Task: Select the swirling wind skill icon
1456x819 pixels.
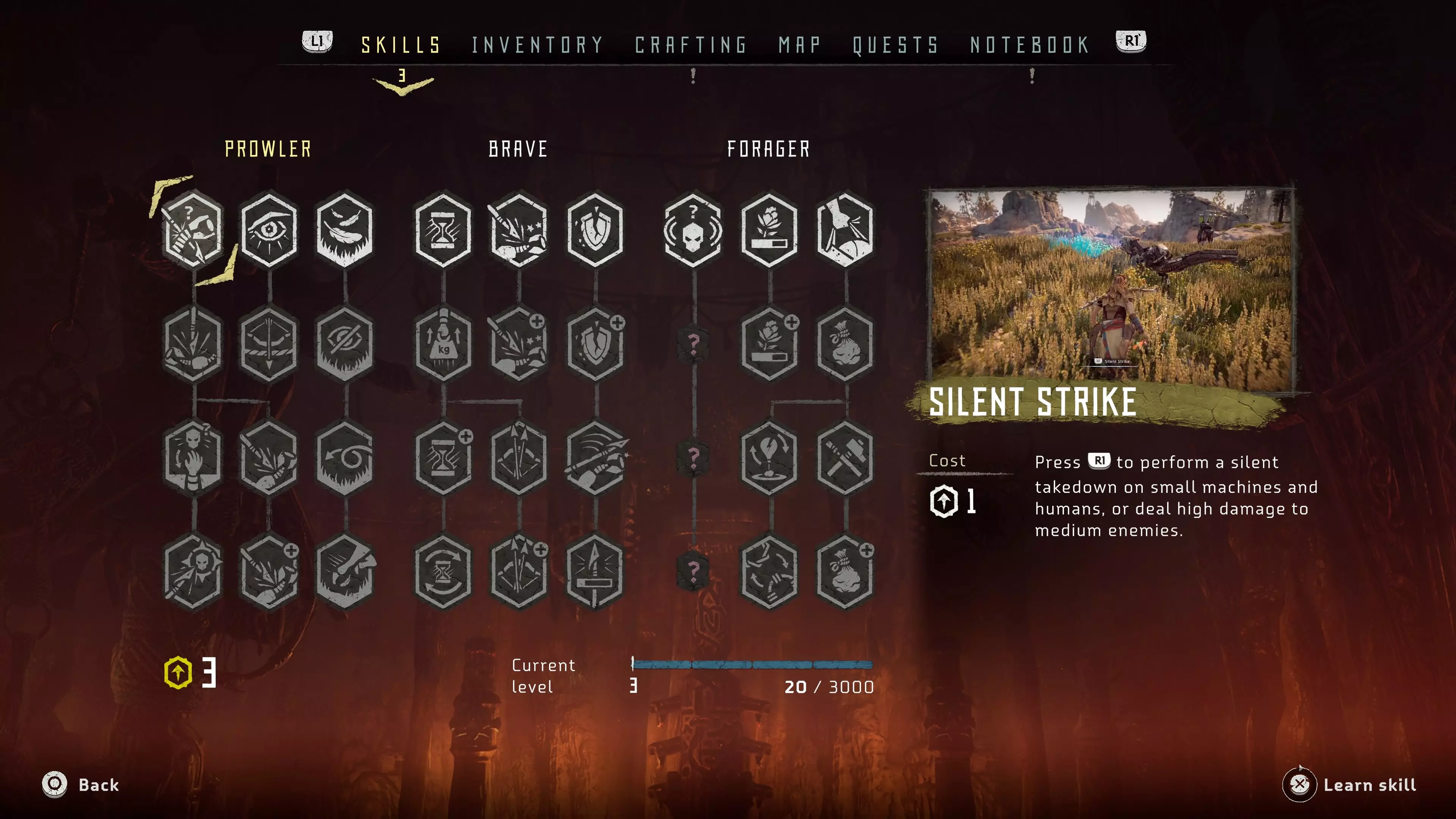Action: click(345, 458)
